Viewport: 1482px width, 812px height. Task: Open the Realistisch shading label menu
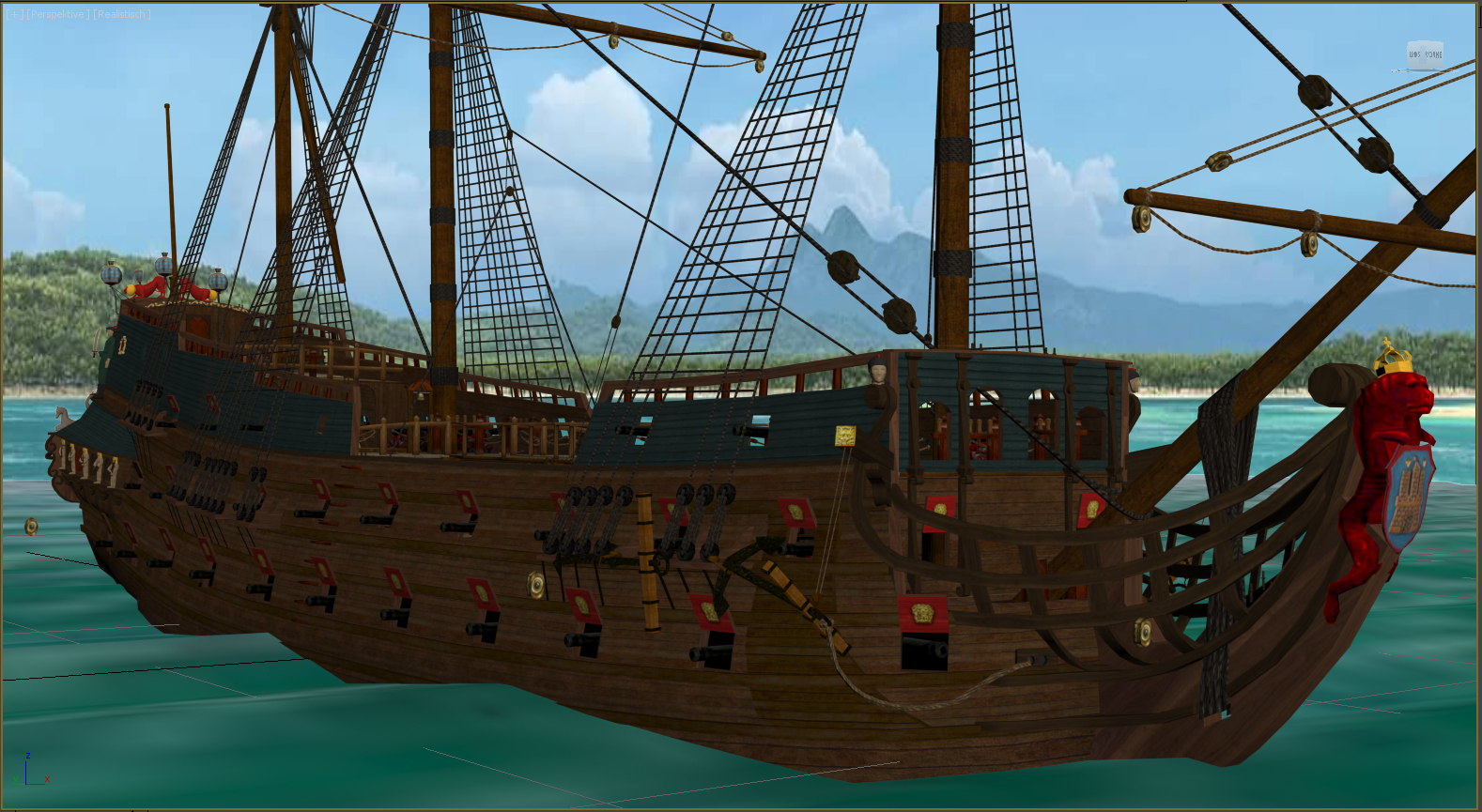click(122, 15)
